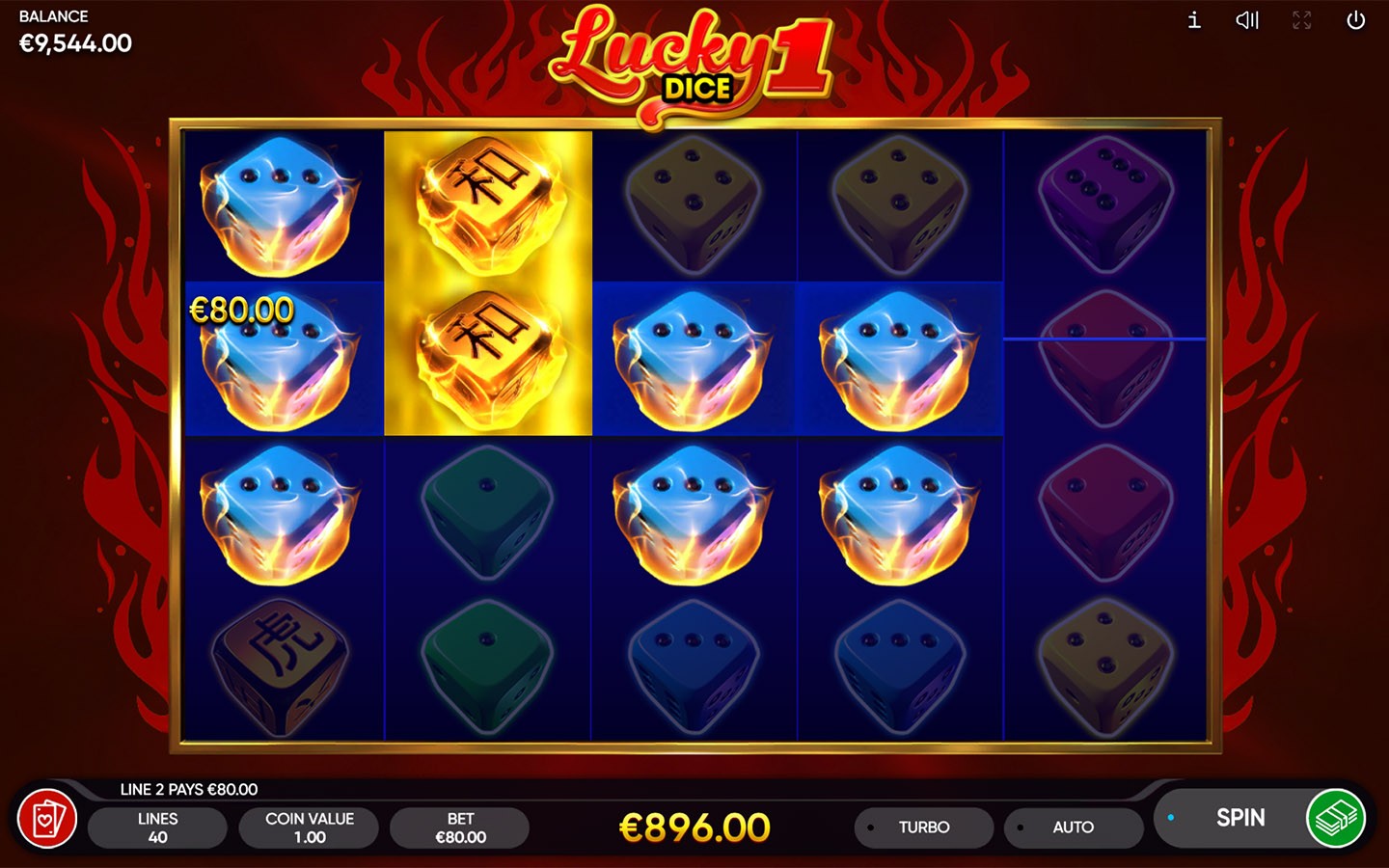This screenshot has height=868, width=1389.
Task: Change the bet amount
Action: (460, 827)
